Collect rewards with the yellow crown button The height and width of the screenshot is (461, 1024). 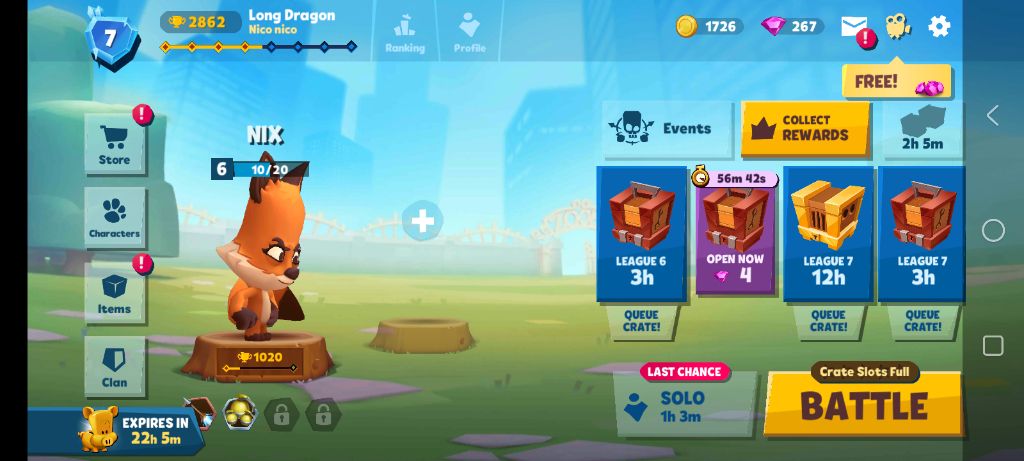pyautogui.click(x=805, y=129)
